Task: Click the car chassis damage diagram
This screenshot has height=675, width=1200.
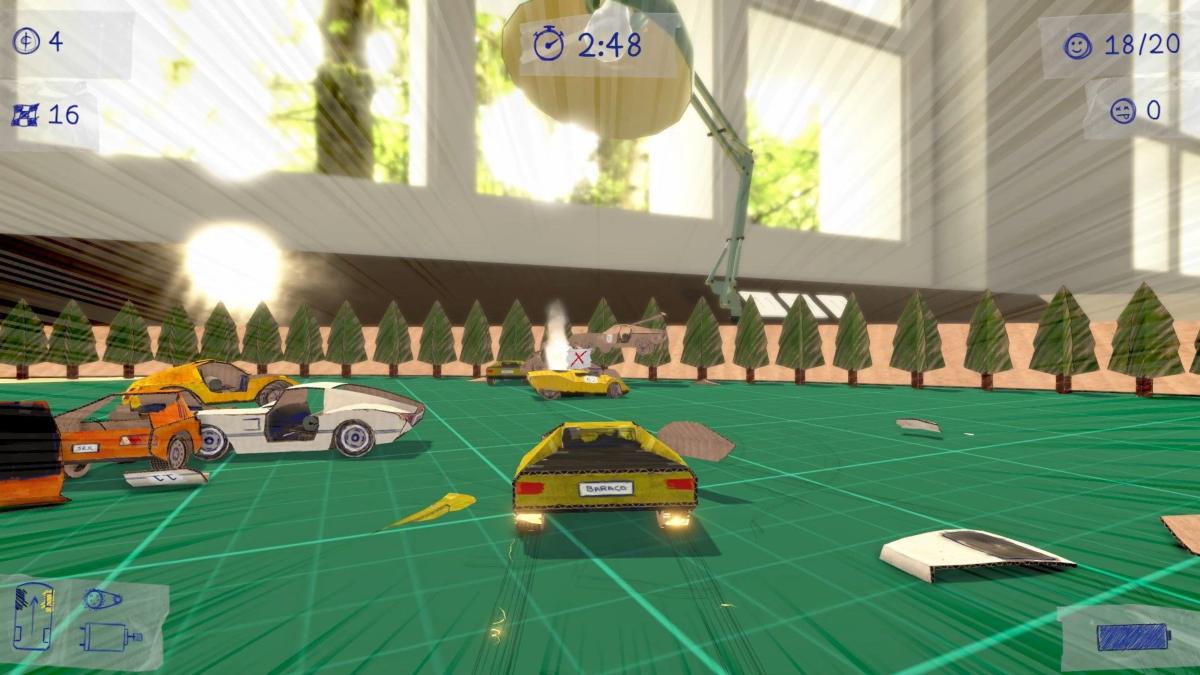Action: point(33,614)
